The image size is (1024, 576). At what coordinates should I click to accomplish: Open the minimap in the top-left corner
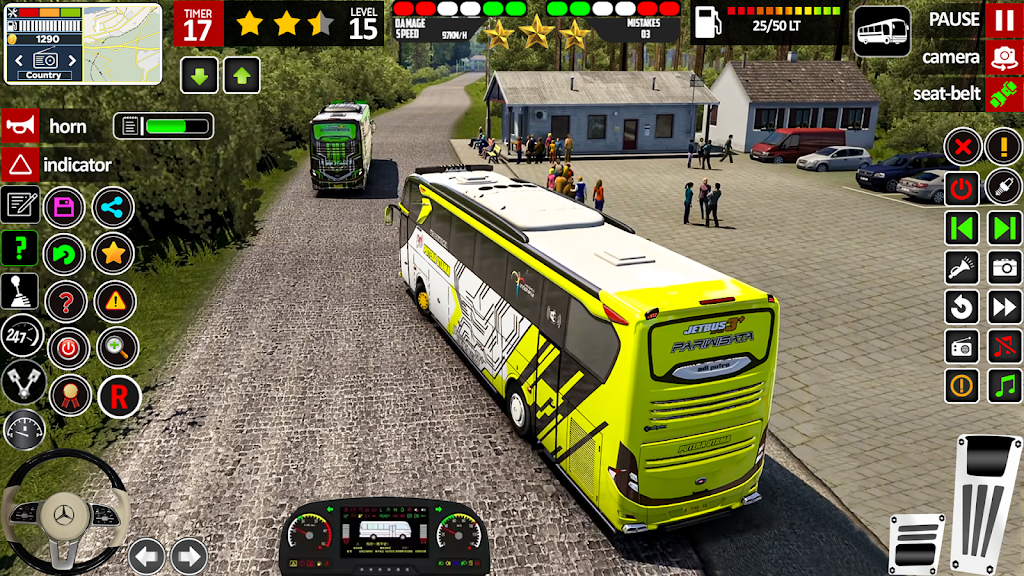click(83, 43)
